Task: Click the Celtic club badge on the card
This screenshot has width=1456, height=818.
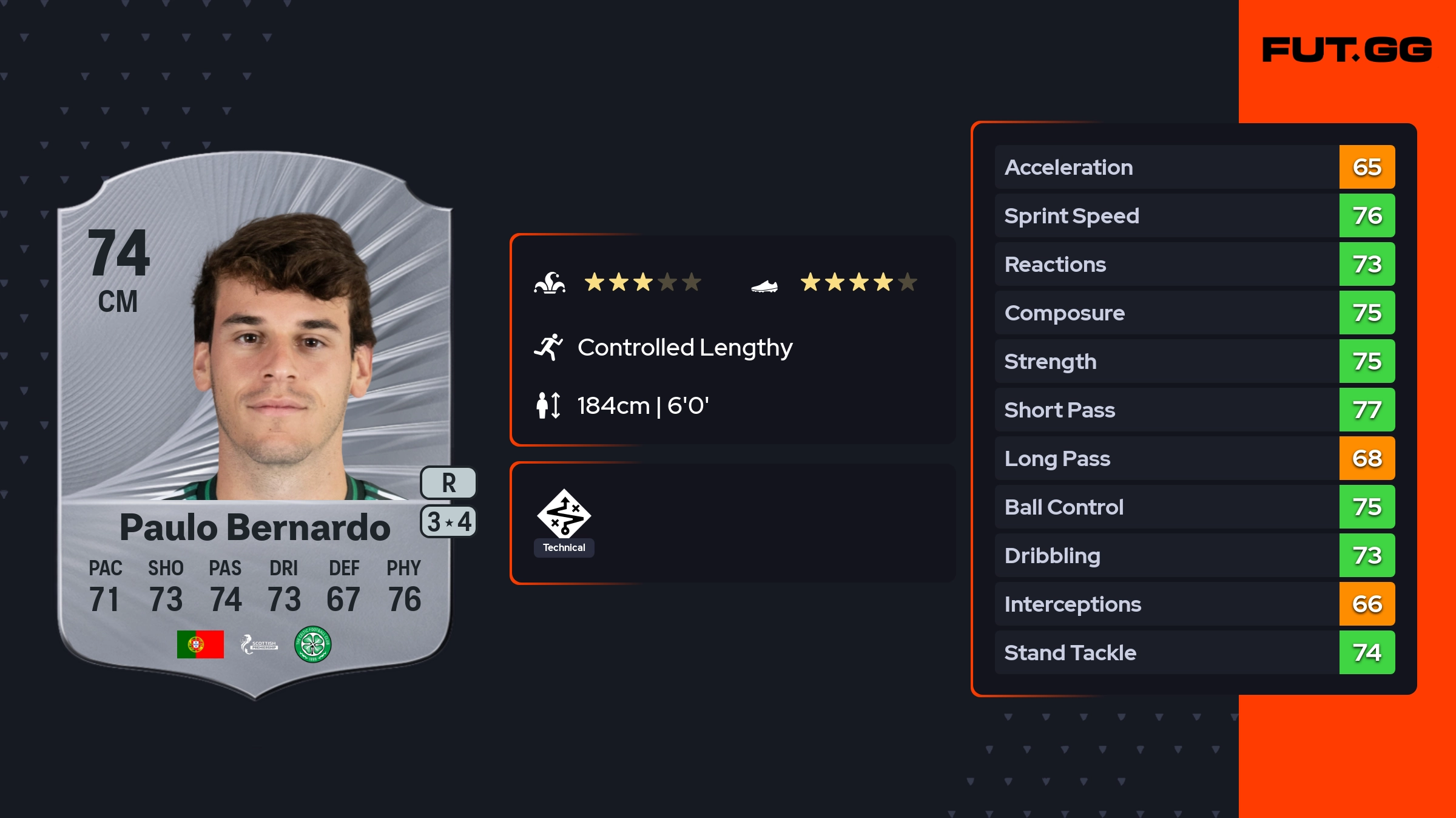Action: click(312, 644)
